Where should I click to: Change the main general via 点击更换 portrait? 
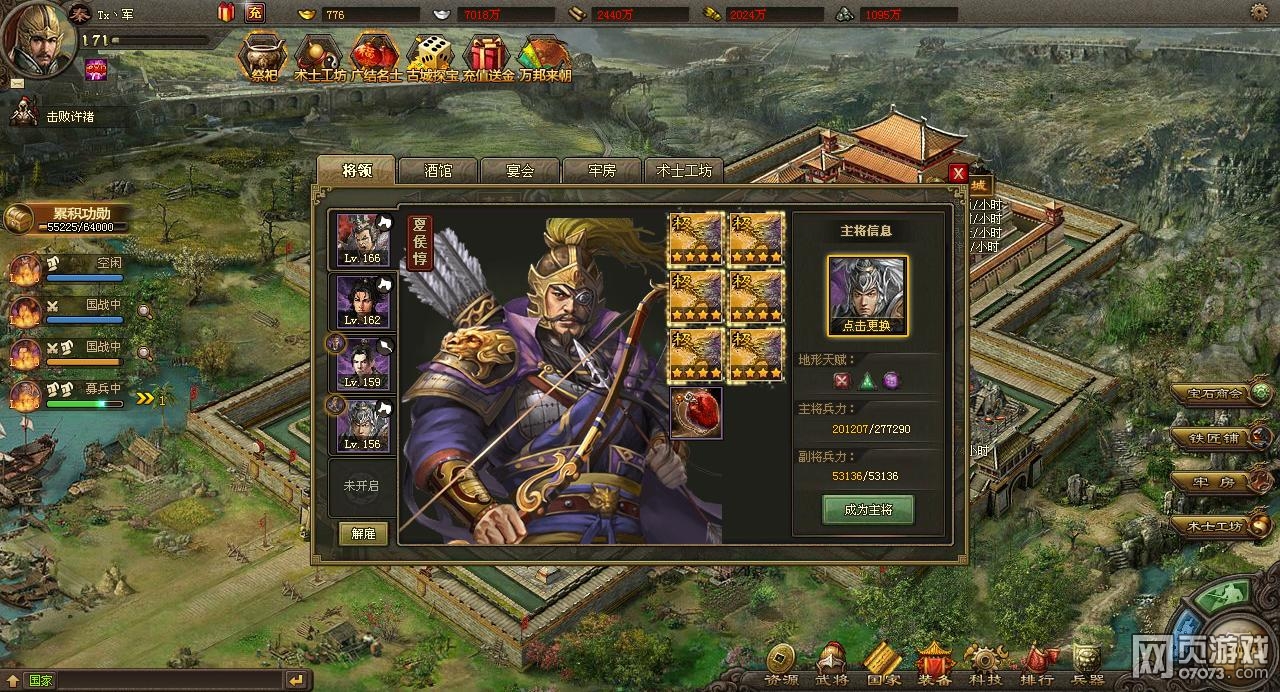(867, 295)
